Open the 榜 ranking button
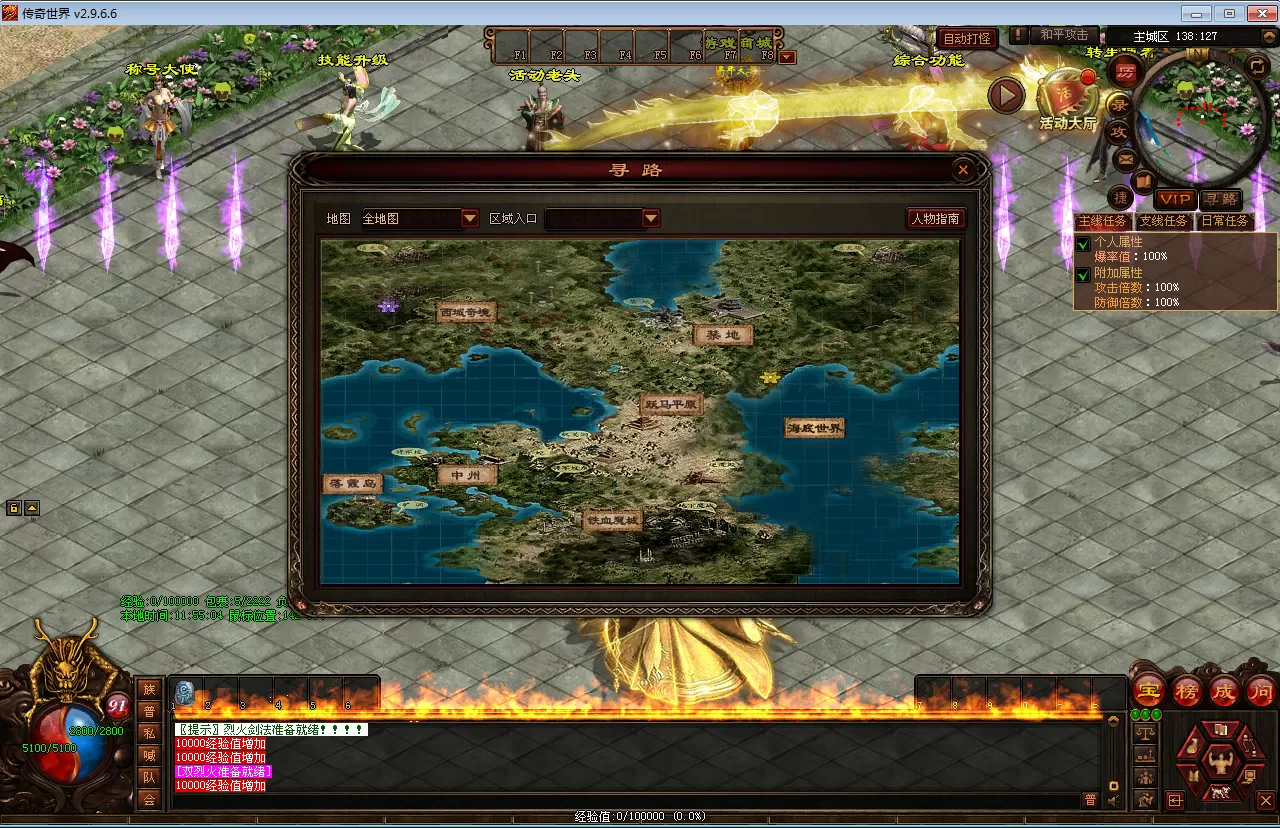Viewport: 1280px width, 828px height. [x=1187, y=690]
